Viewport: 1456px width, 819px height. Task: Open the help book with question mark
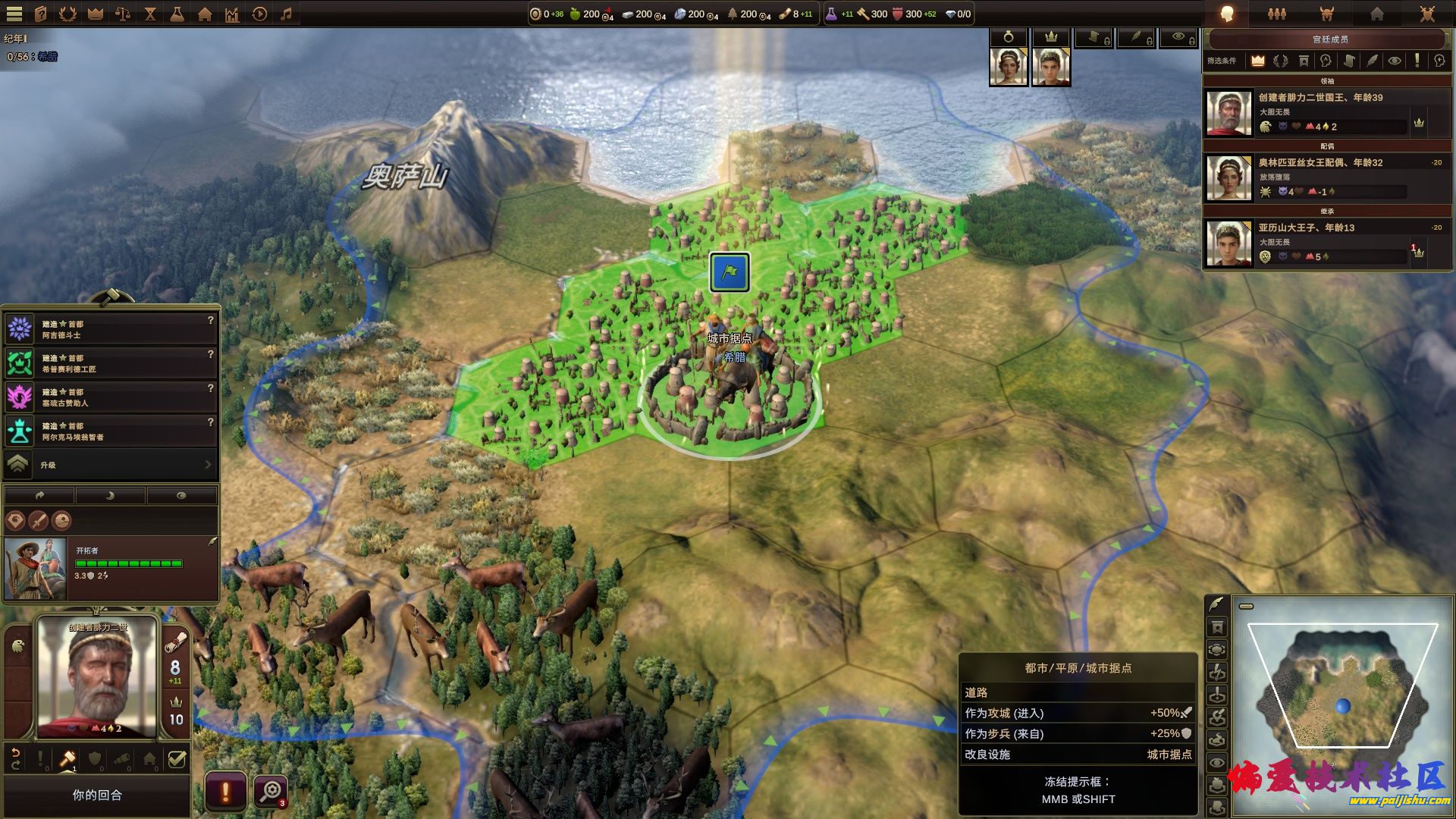40,14
